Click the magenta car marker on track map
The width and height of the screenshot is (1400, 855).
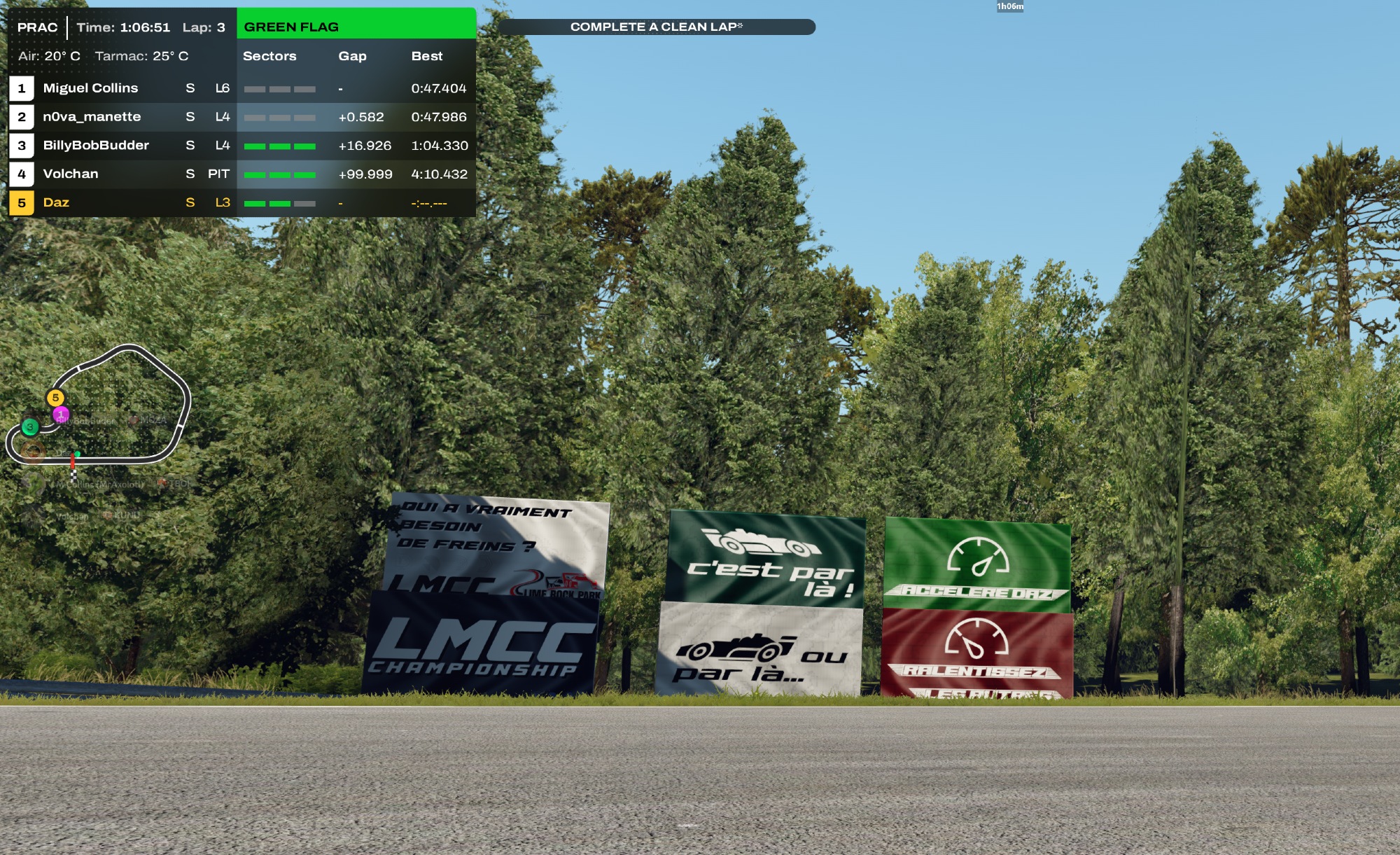tap(61, 415)
